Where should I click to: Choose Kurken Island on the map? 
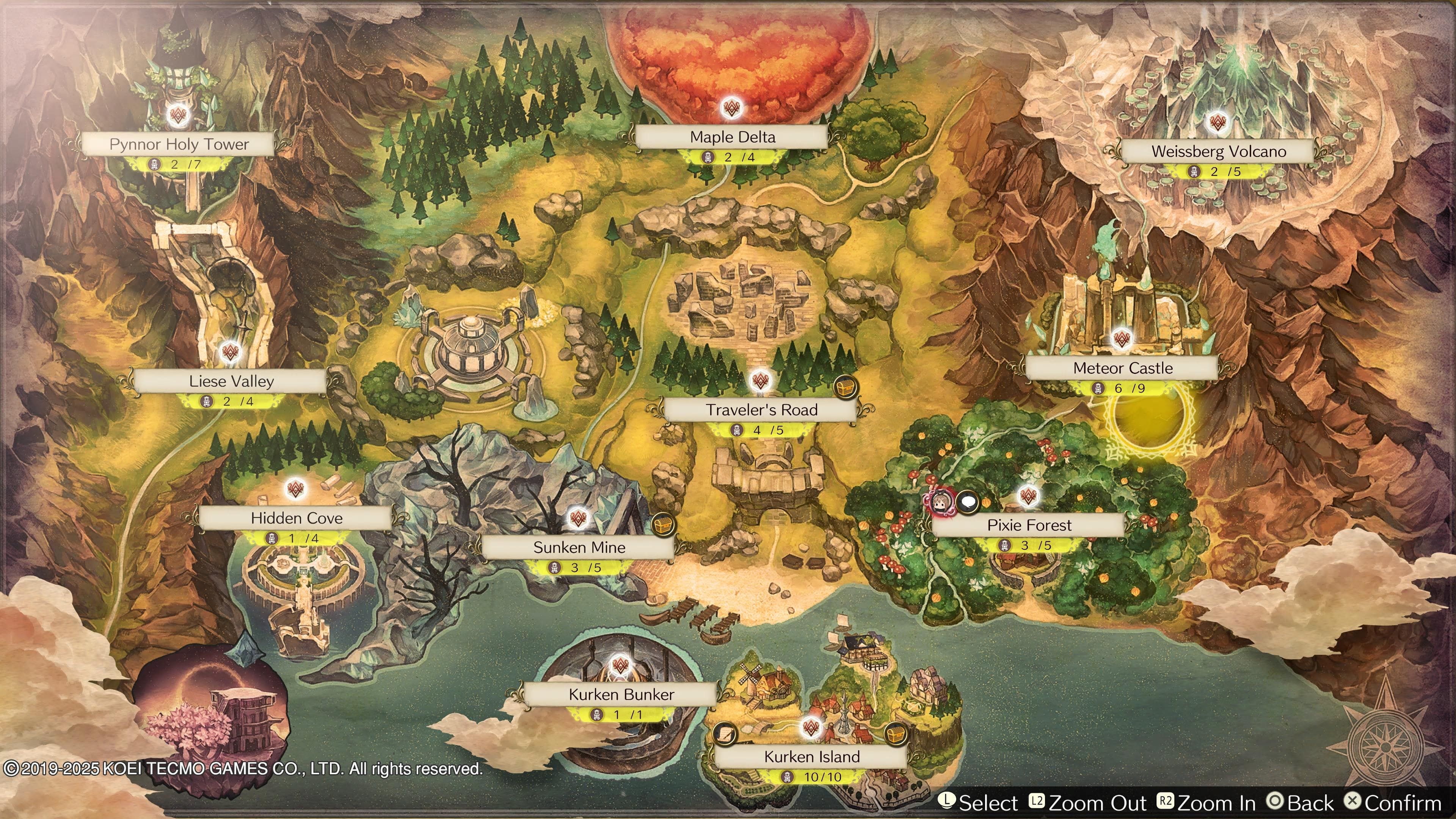812,756
